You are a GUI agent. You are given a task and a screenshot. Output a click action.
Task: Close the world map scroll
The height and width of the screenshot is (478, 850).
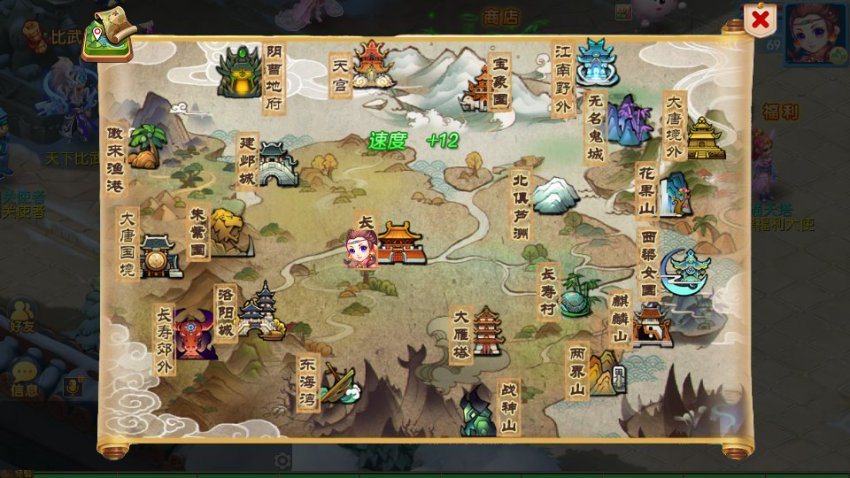click(x=761, y=19)
